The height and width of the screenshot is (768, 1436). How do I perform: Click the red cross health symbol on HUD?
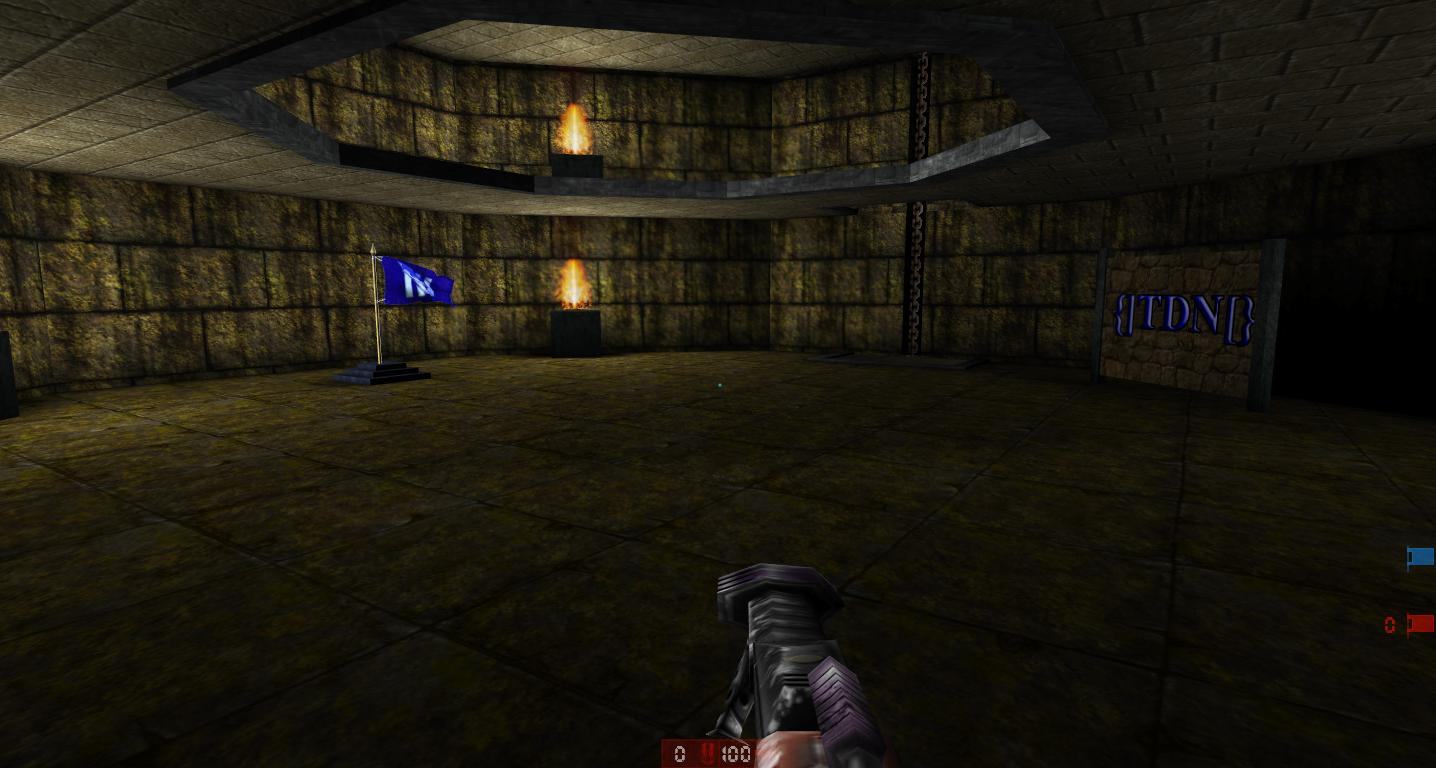coord(710,754)
